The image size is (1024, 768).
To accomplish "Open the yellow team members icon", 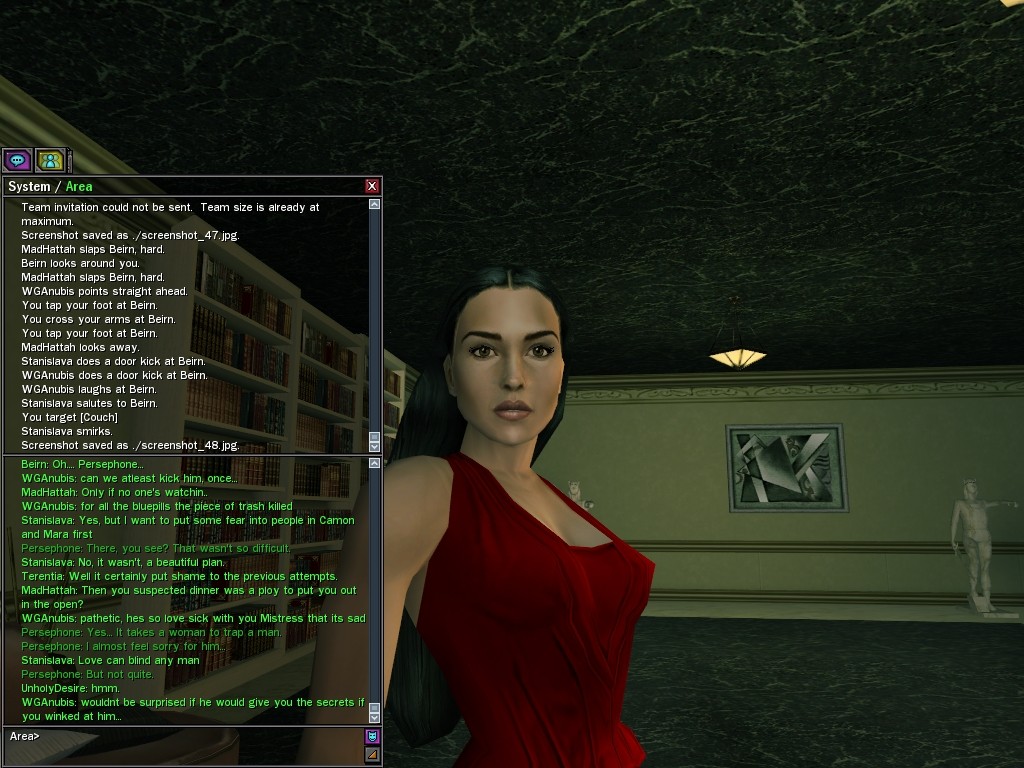I will 50,160.
